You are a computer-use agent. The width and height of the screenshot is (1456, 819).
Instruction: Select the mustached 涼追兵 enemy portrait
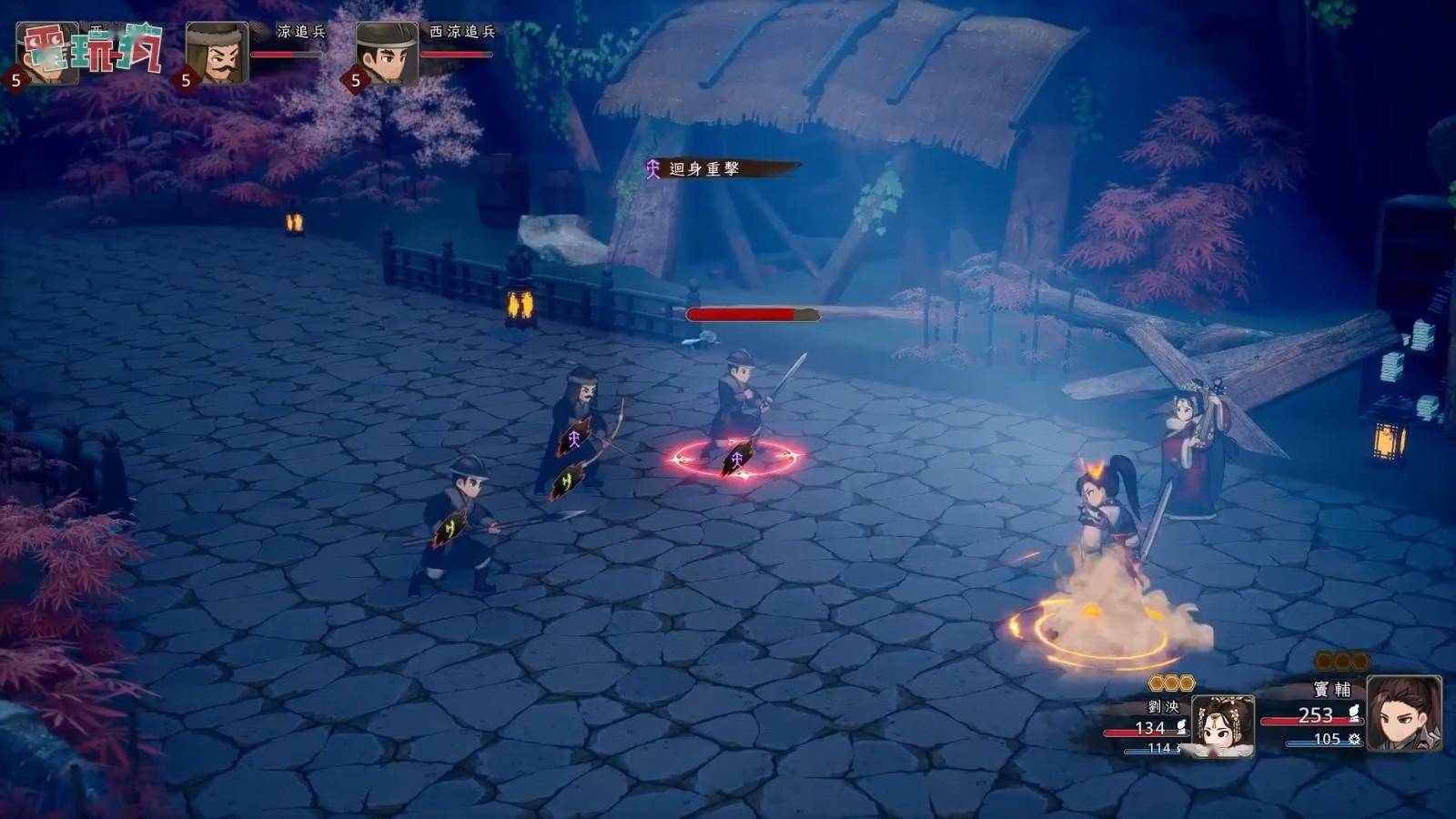coord(217,53)
